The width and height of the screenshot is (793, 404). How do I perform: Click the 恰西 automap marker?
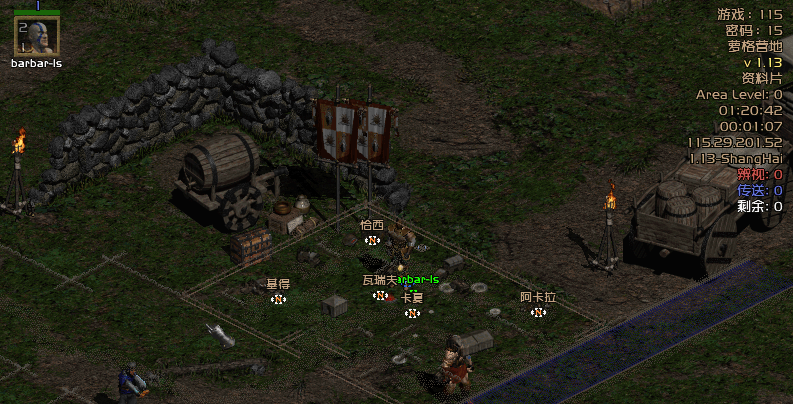pos(372,240)
